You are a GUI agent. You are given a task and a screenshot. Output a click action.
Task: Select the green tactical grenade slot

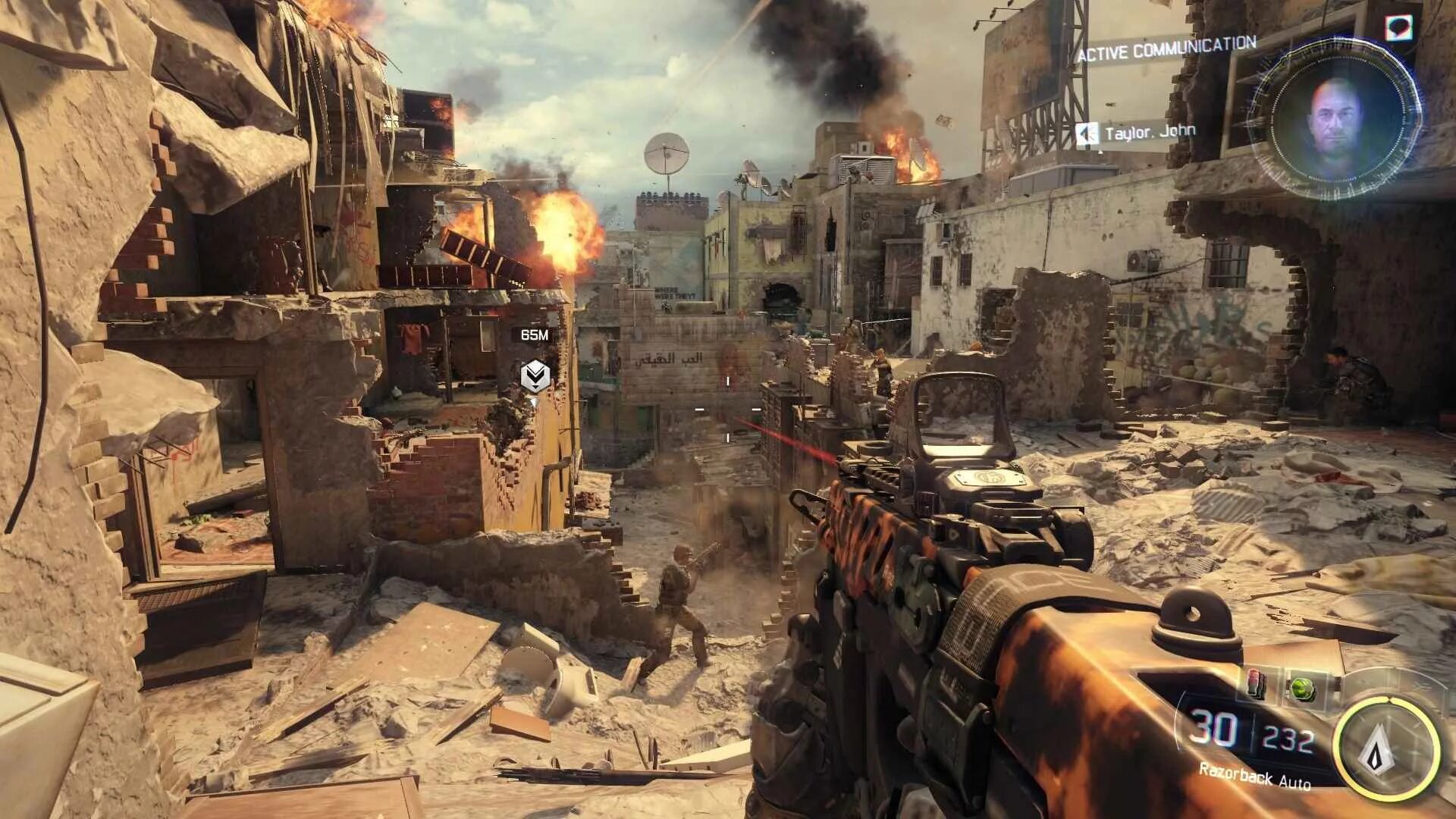point(1302,687)
